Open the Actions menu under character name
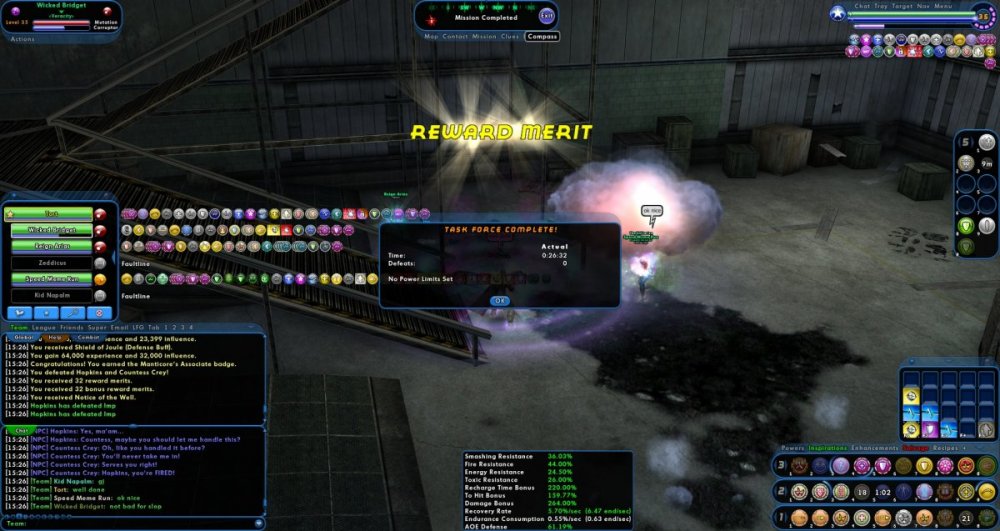1000x531 pixels. (x=22, y=39)
